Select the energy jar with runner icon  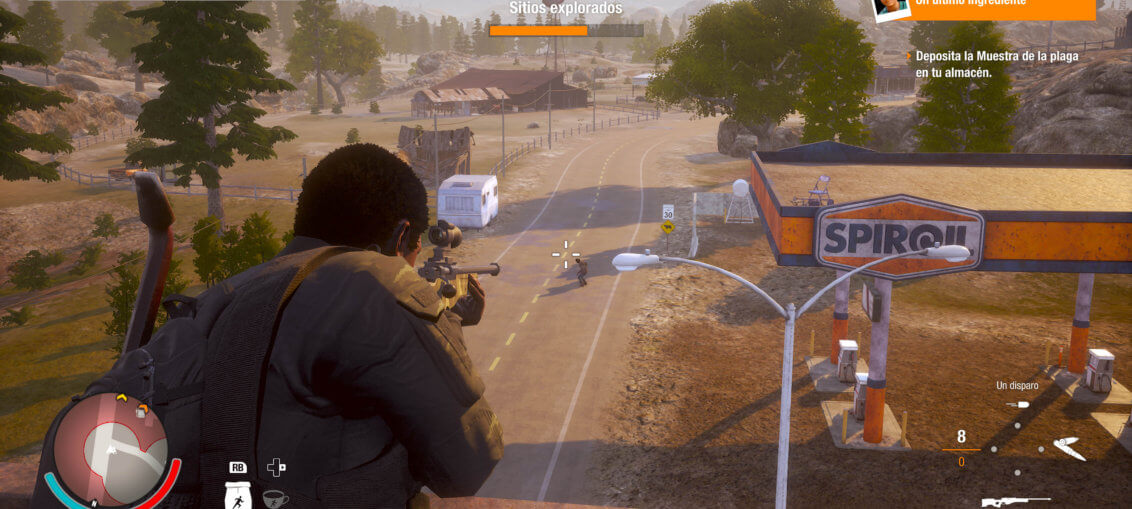point(238,497)
